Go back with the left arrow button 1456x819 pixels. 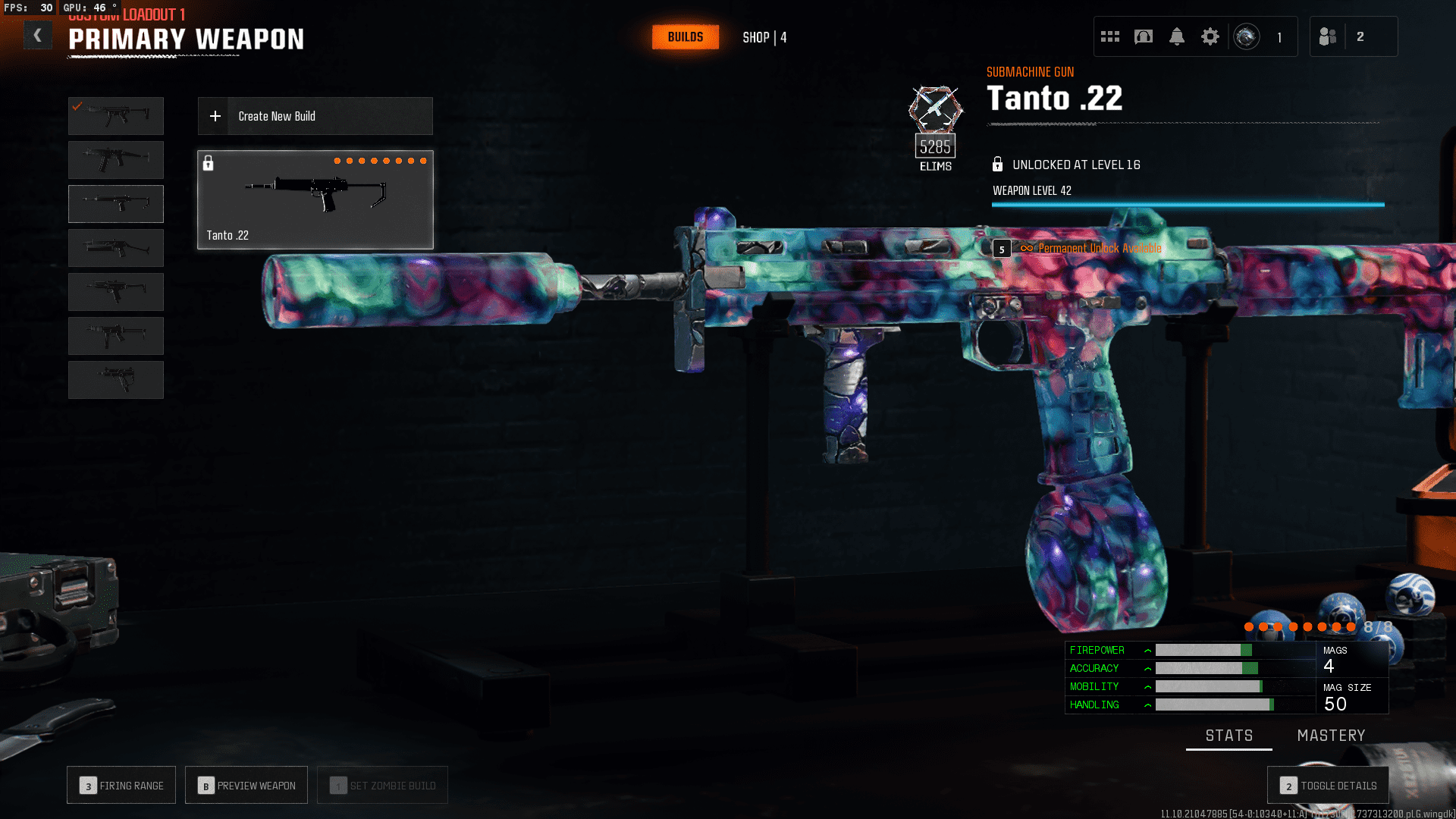pyautogui.click(x=37, y=36)
